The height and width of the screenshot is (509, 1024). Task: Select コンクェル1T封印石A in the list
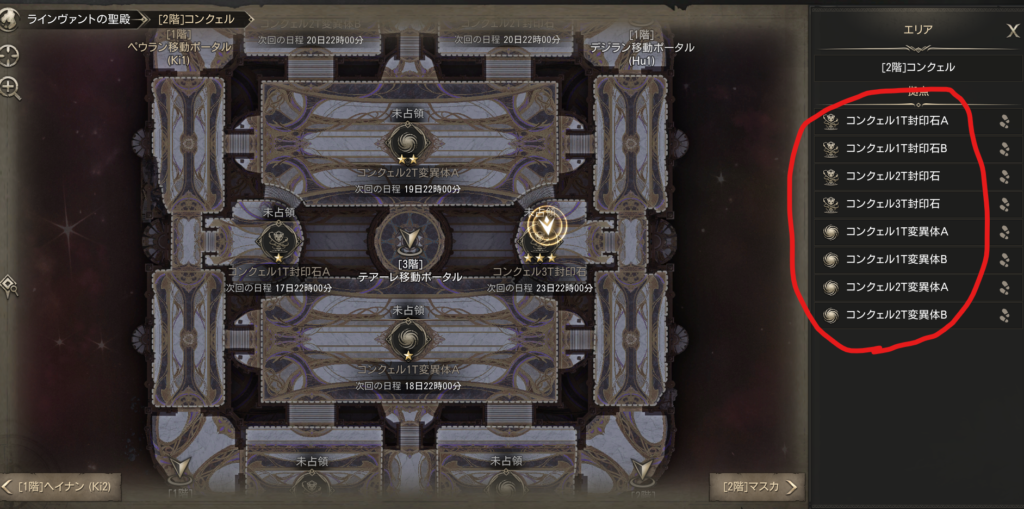pyautogui.click(x=896, y=122)
